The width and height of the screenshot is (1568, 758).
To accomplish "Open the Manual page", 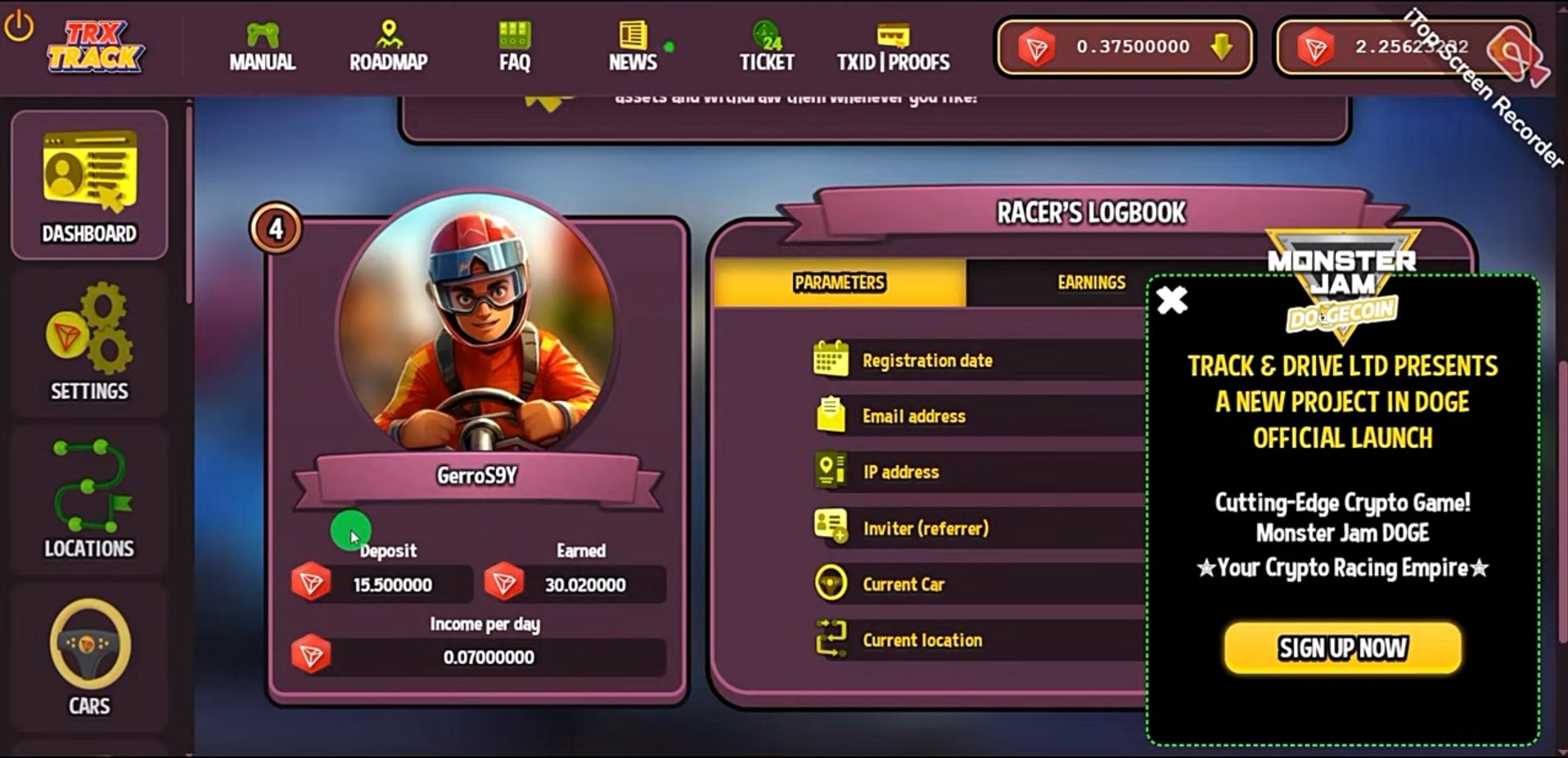I will pyautogui.click(x=262, y=47).
